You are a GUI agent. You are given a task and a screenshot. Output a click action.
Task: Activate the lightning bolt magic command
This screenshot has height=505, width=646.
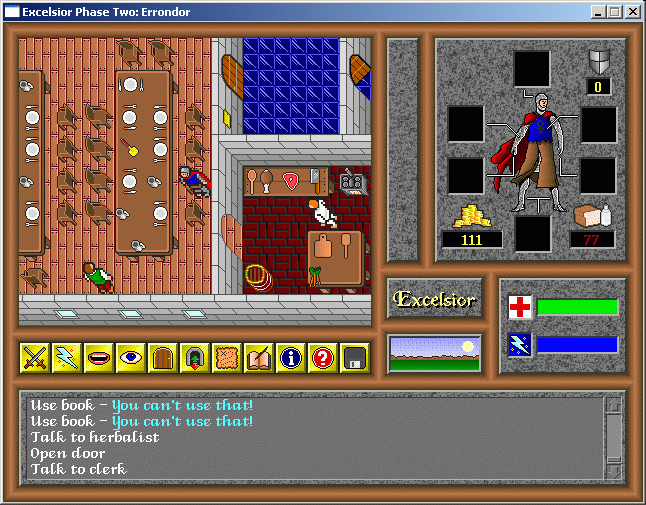(67, 357)
